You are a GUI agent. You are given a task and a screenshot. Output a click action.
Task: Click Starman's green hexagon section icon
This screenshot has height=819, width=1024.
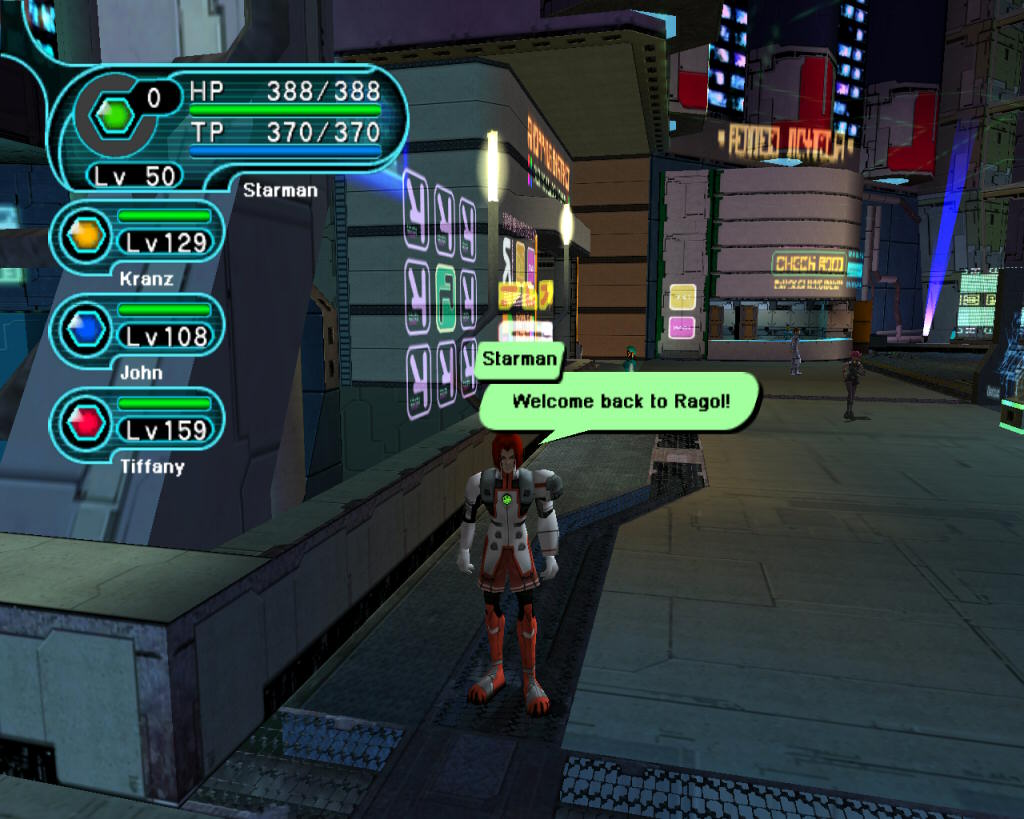(x=112, y=117)
